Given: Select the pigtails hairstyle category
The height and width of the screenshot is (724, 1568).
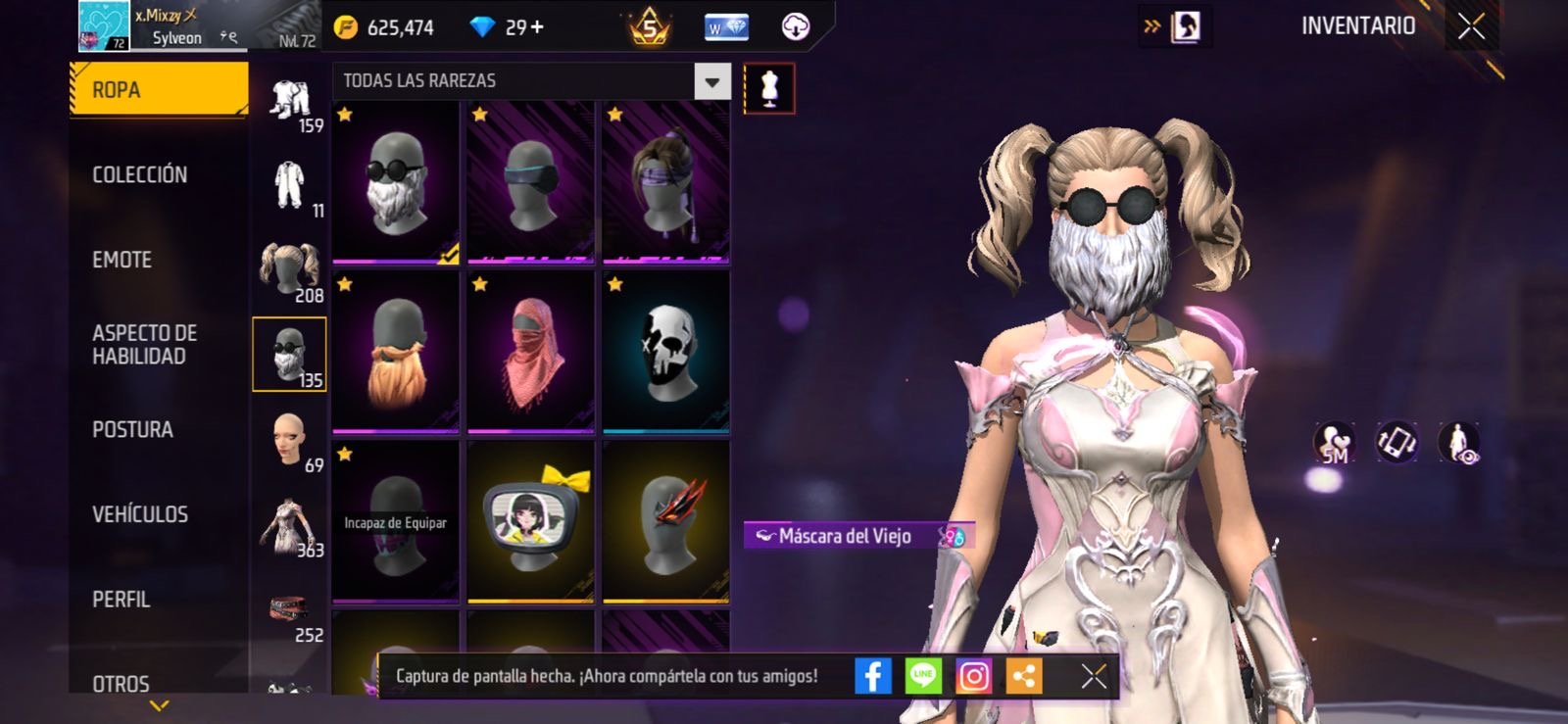Looking at the screenshot, I should (x=289, y=269).
